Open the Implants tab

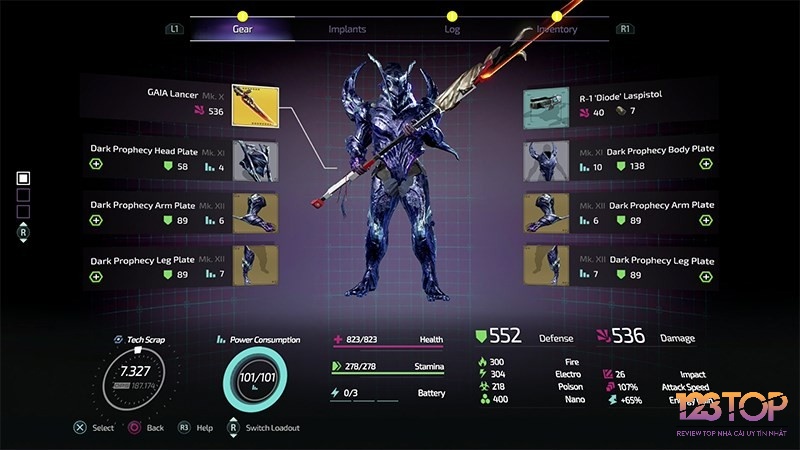tap(347, 29)
